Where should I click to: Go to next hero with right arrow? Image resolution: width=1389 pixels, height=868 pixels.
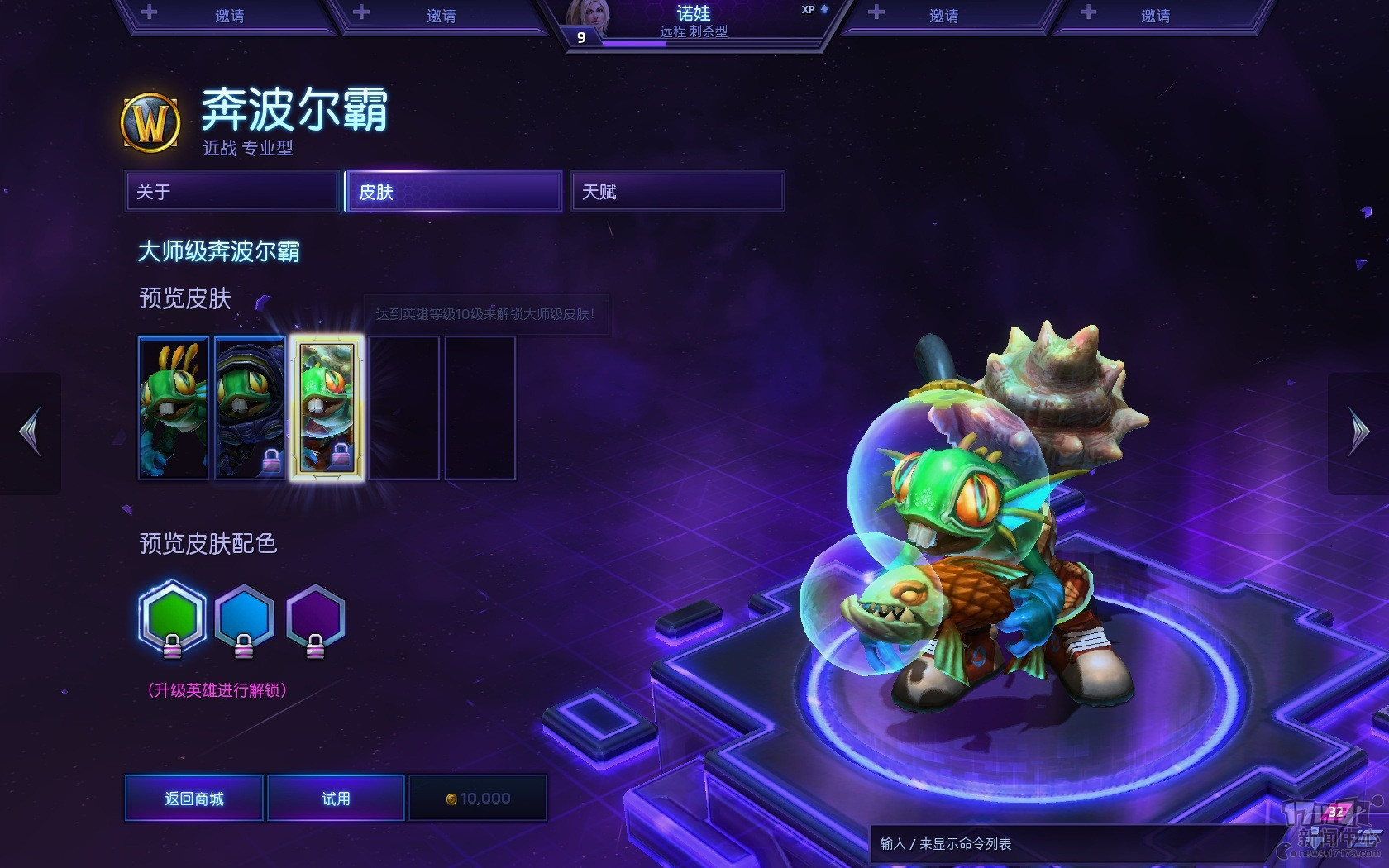(x=1358, y=432)
